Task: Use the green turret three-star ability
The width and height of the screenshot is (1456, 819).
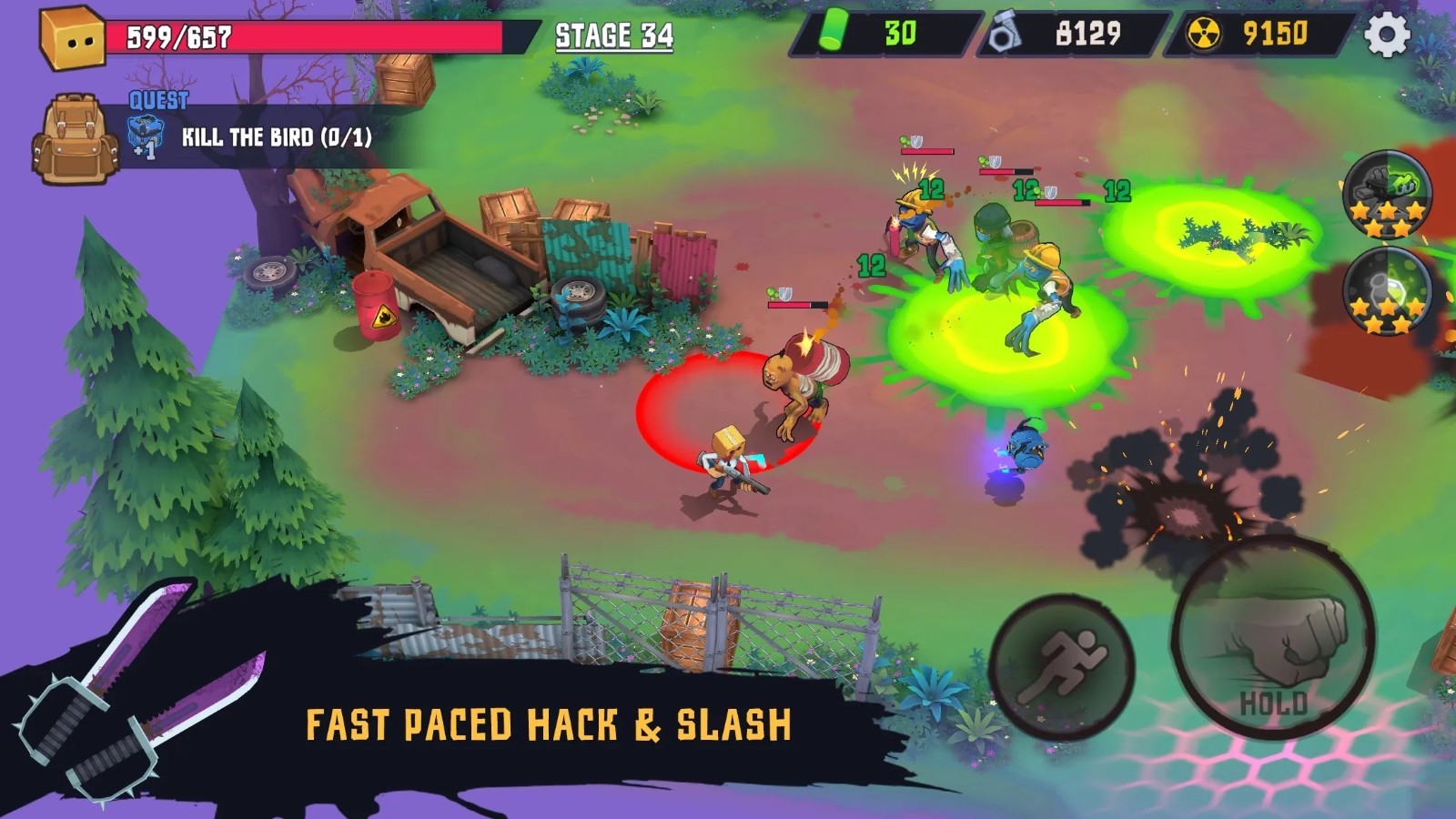Action: 1387,195
